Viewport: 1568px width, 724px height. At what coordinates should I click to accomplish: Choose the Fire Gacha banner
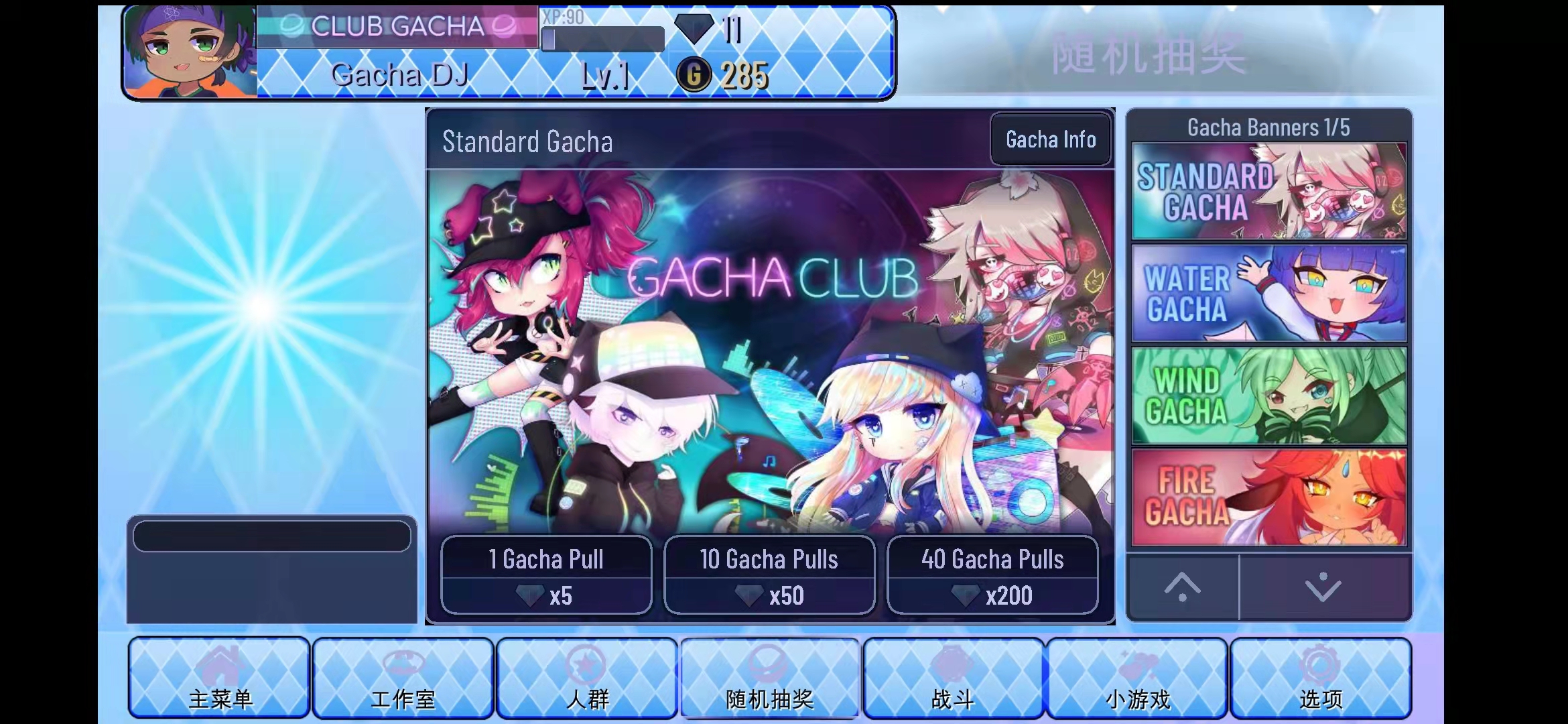click(1268, 497)
